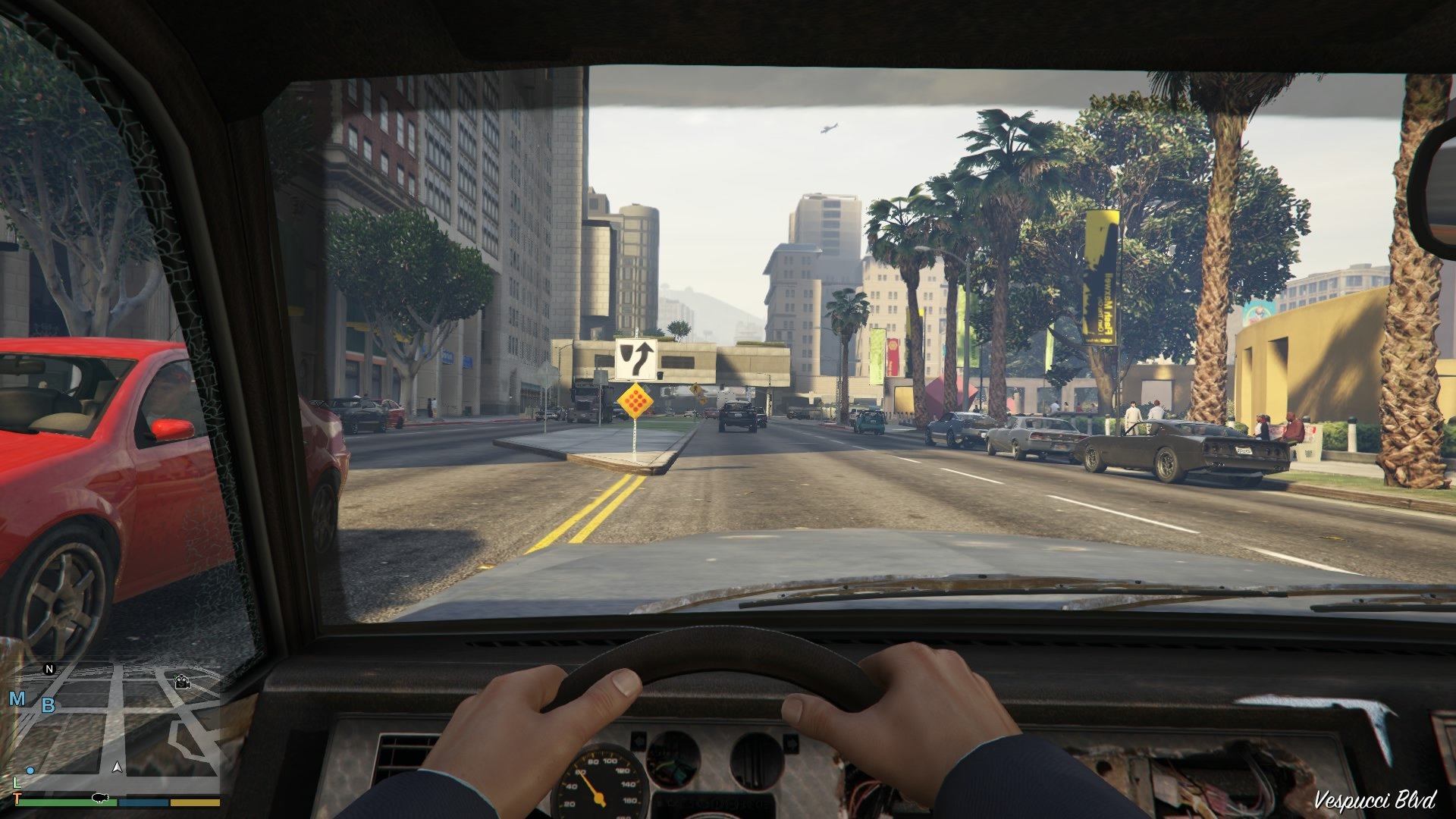Click the speedometer gauge on the dashboard

point(601,792)
